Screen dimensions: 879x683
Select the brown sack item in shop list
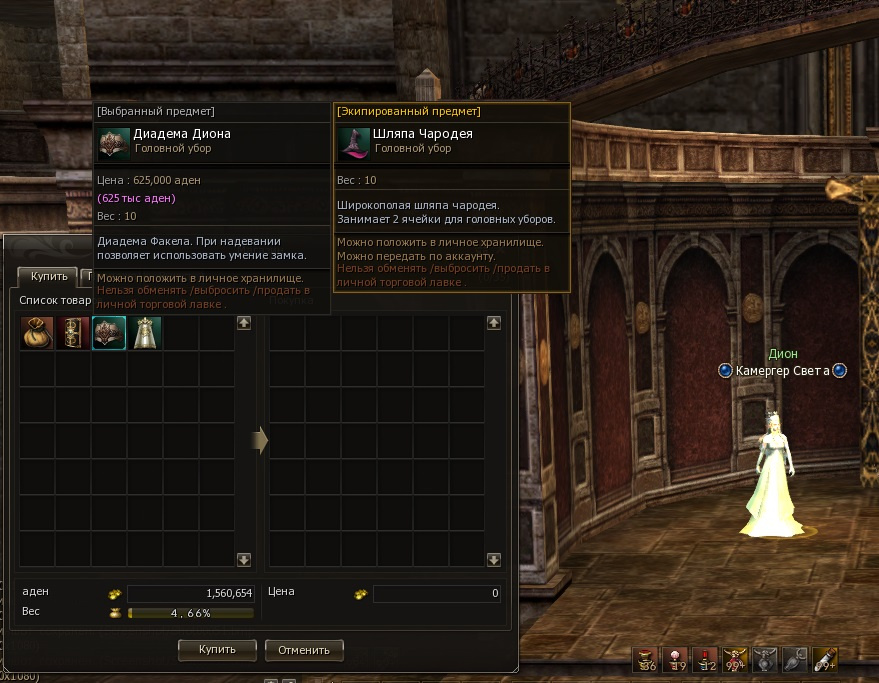pos(37,333)
